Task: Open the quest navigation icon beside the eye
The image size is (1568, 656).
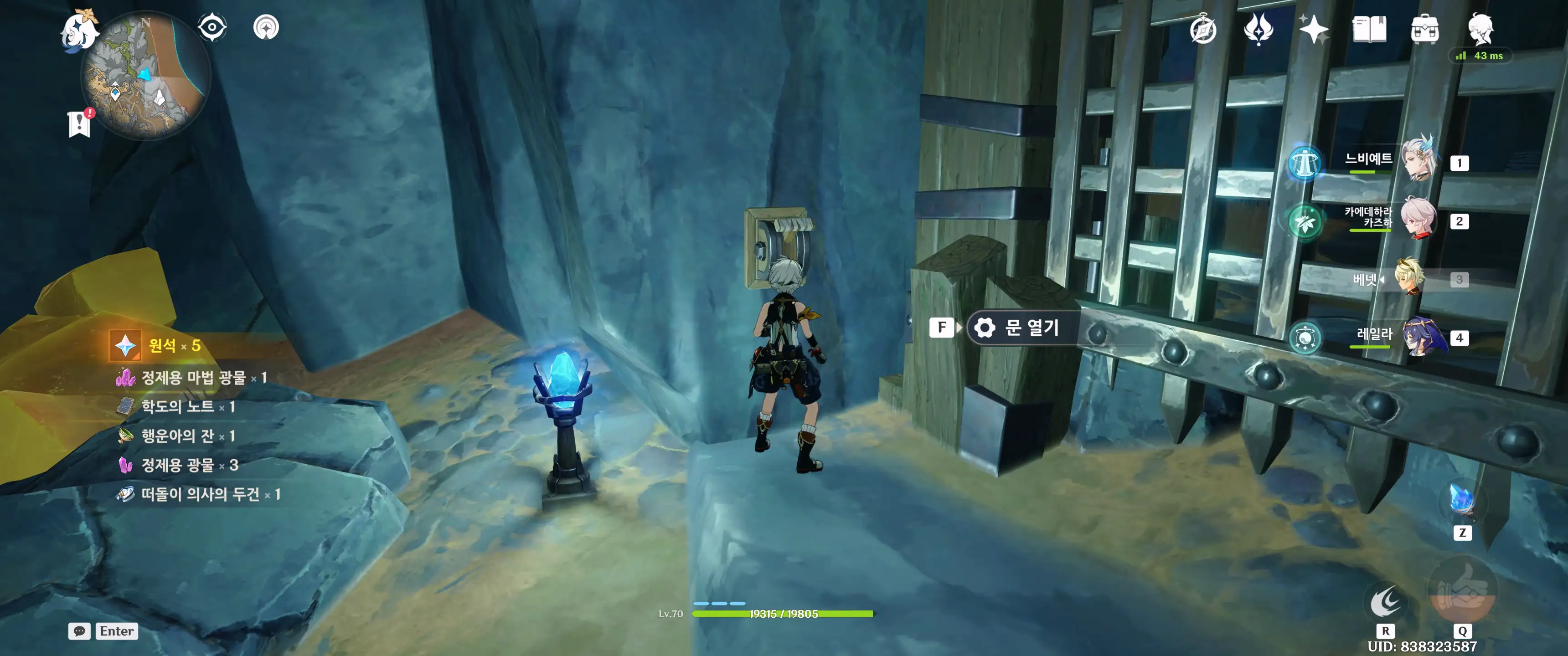Action: [x=266, y=27]
